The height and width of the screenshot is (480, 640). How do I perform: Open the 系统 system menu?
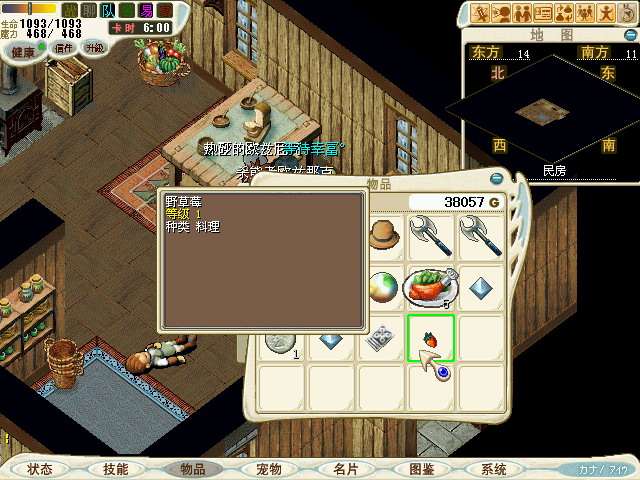(x=494, y=469)
